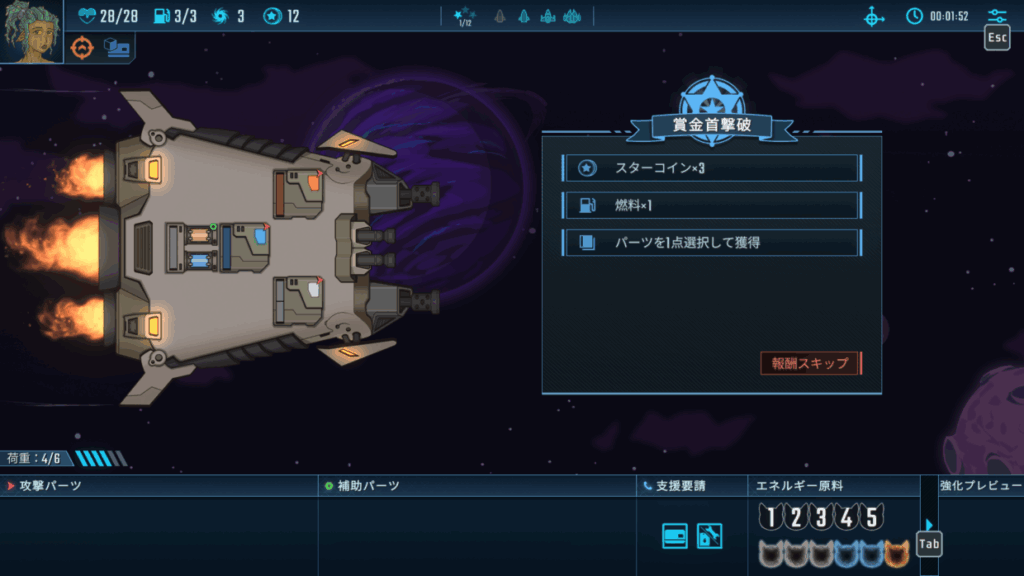The image size is (1024, 576).
Task: Click the 報酬スキップ skip reward button
Action: [810, 363]
